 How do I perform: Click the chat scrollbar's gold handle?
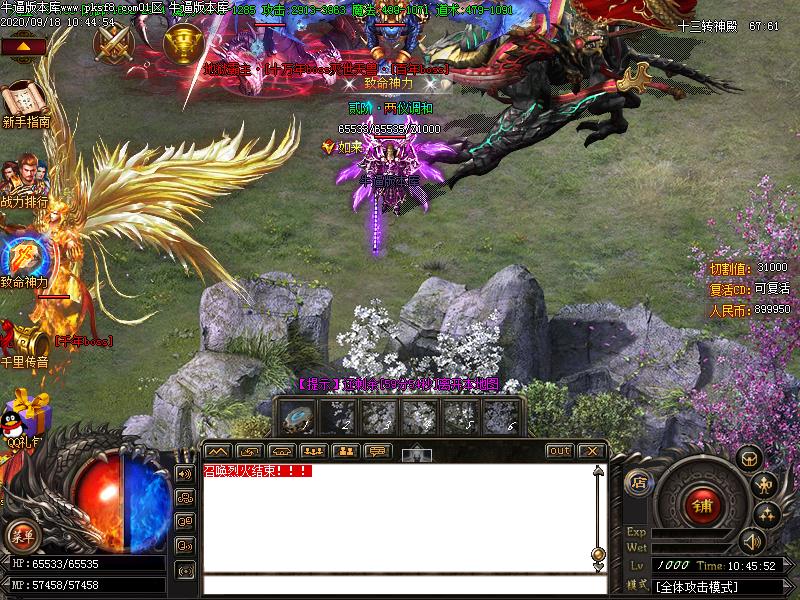point(598,553)
